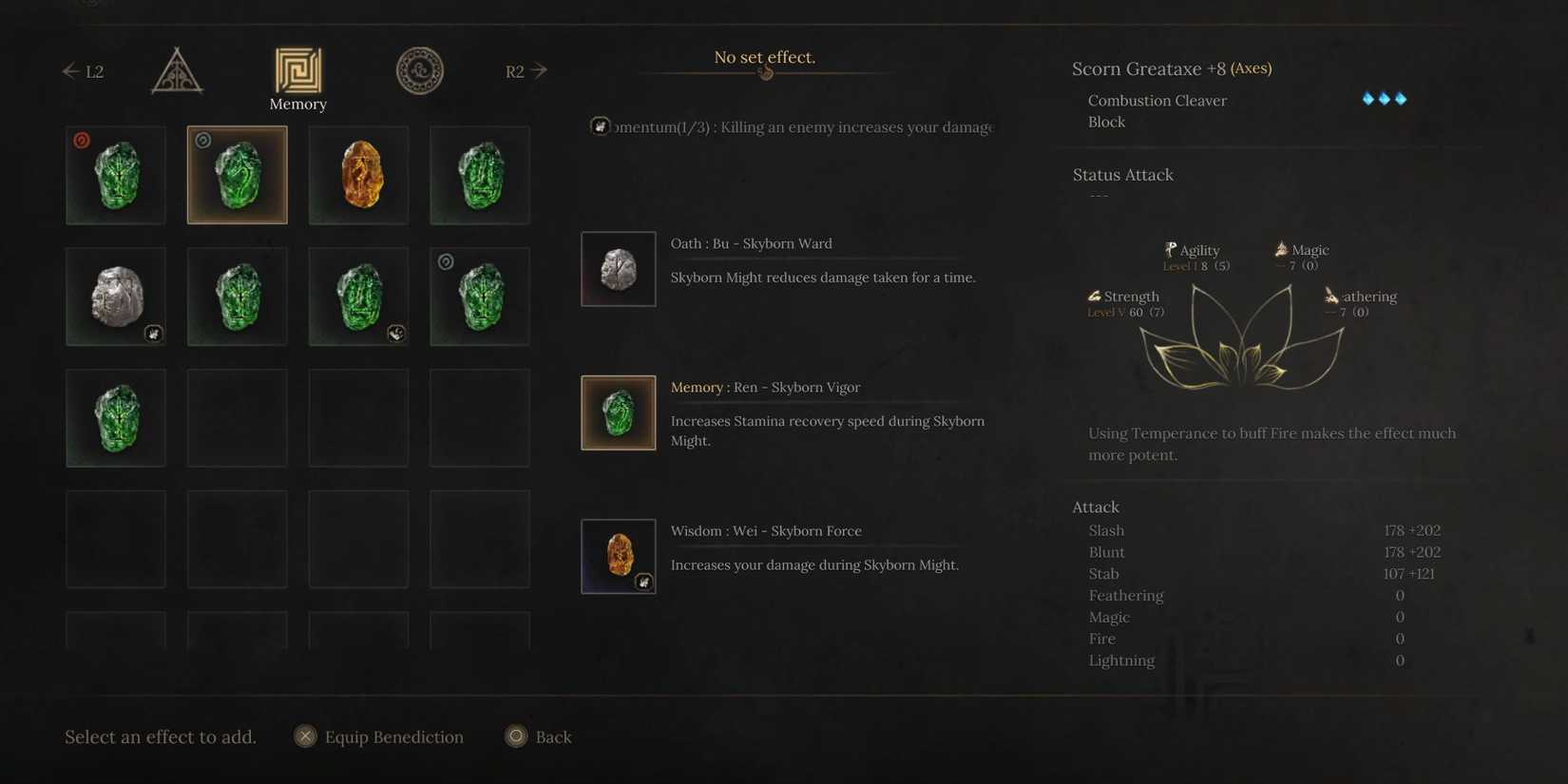Image resolution: width=1568 pixels, height=784 pixels.
Task: Click the Wisdom: Wei - Skyborn Force amber icon
Action: [x=618, y=556]
